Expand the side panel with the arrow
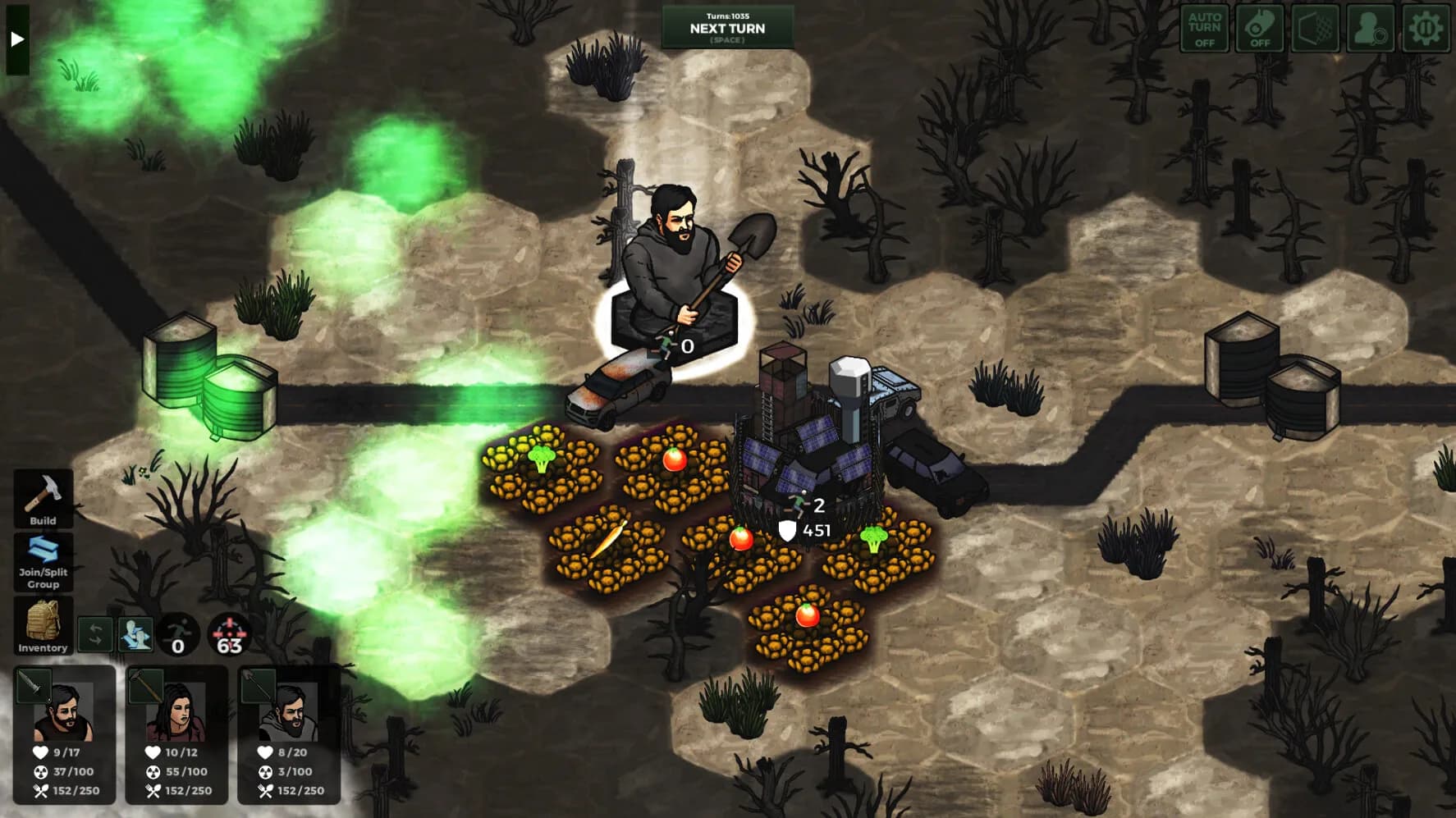The width and height of the screenshot is (1456, 818). [16, 39]
